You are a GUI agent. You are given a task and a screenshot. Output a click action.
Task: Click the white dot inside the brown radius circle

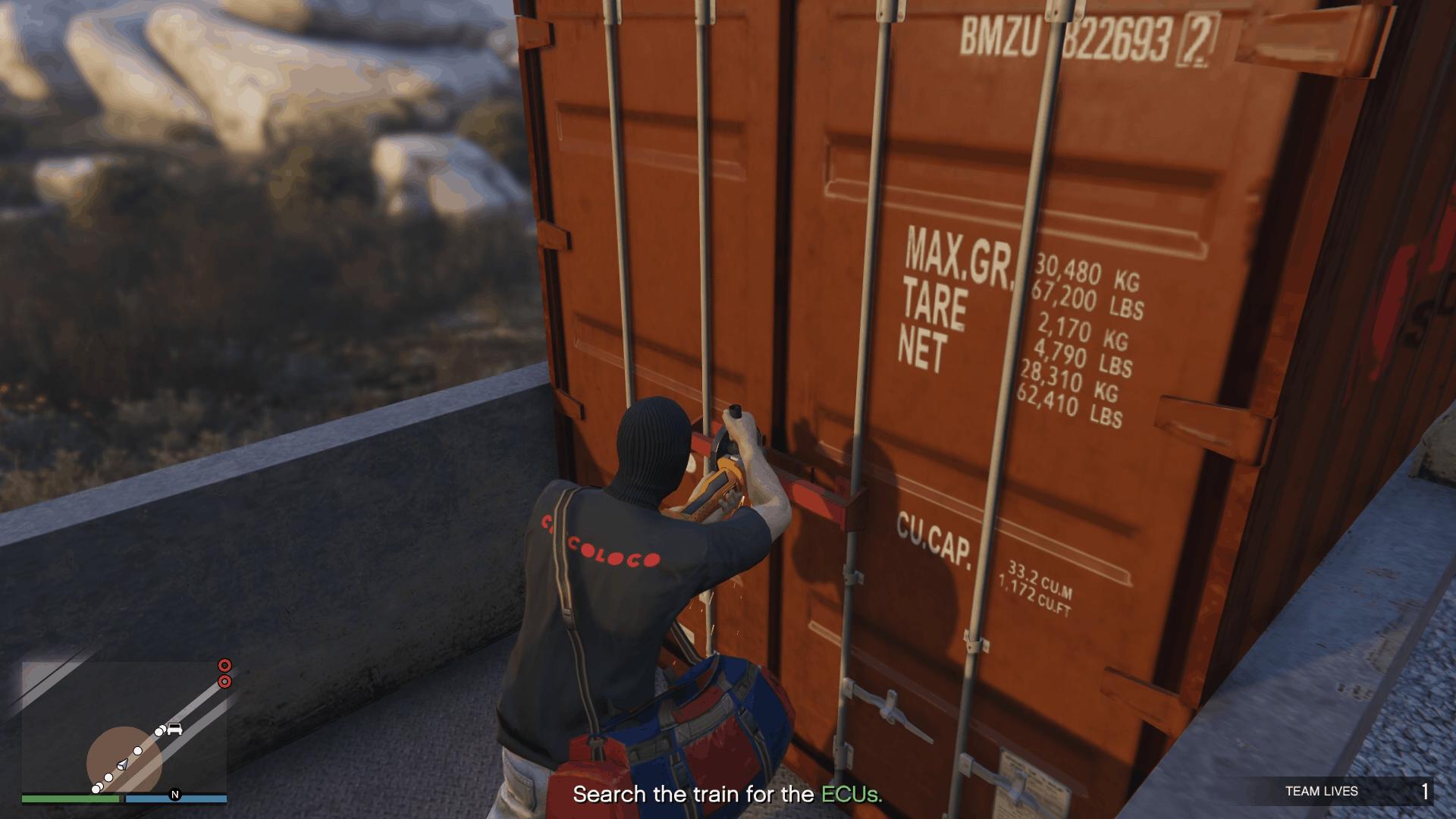pos(138,751)
